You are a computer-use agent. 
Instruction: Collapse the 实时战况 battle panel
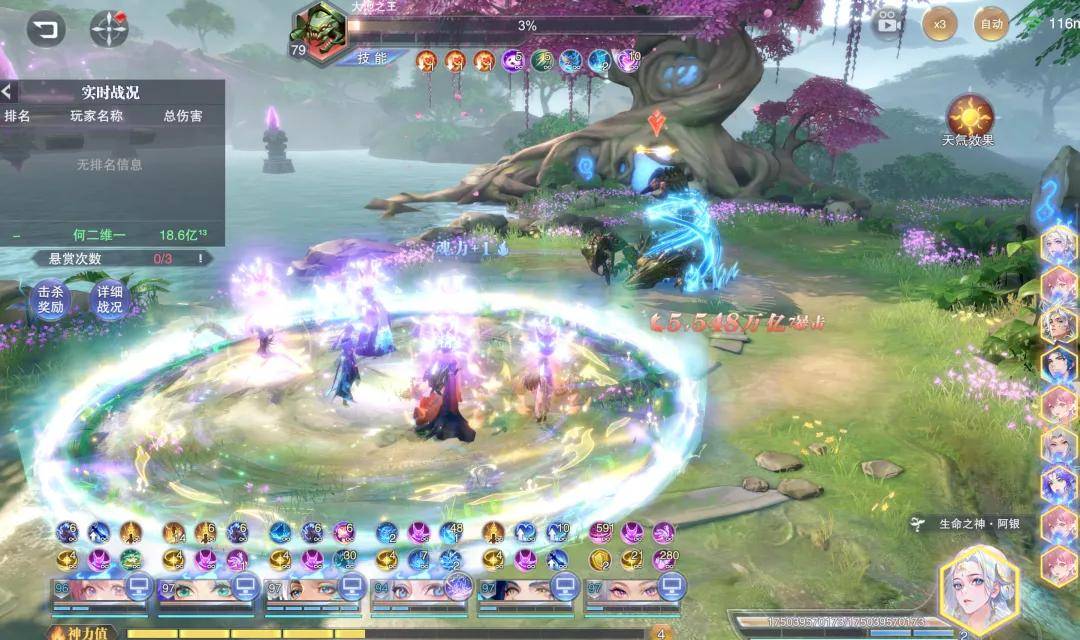pos(8,92)
